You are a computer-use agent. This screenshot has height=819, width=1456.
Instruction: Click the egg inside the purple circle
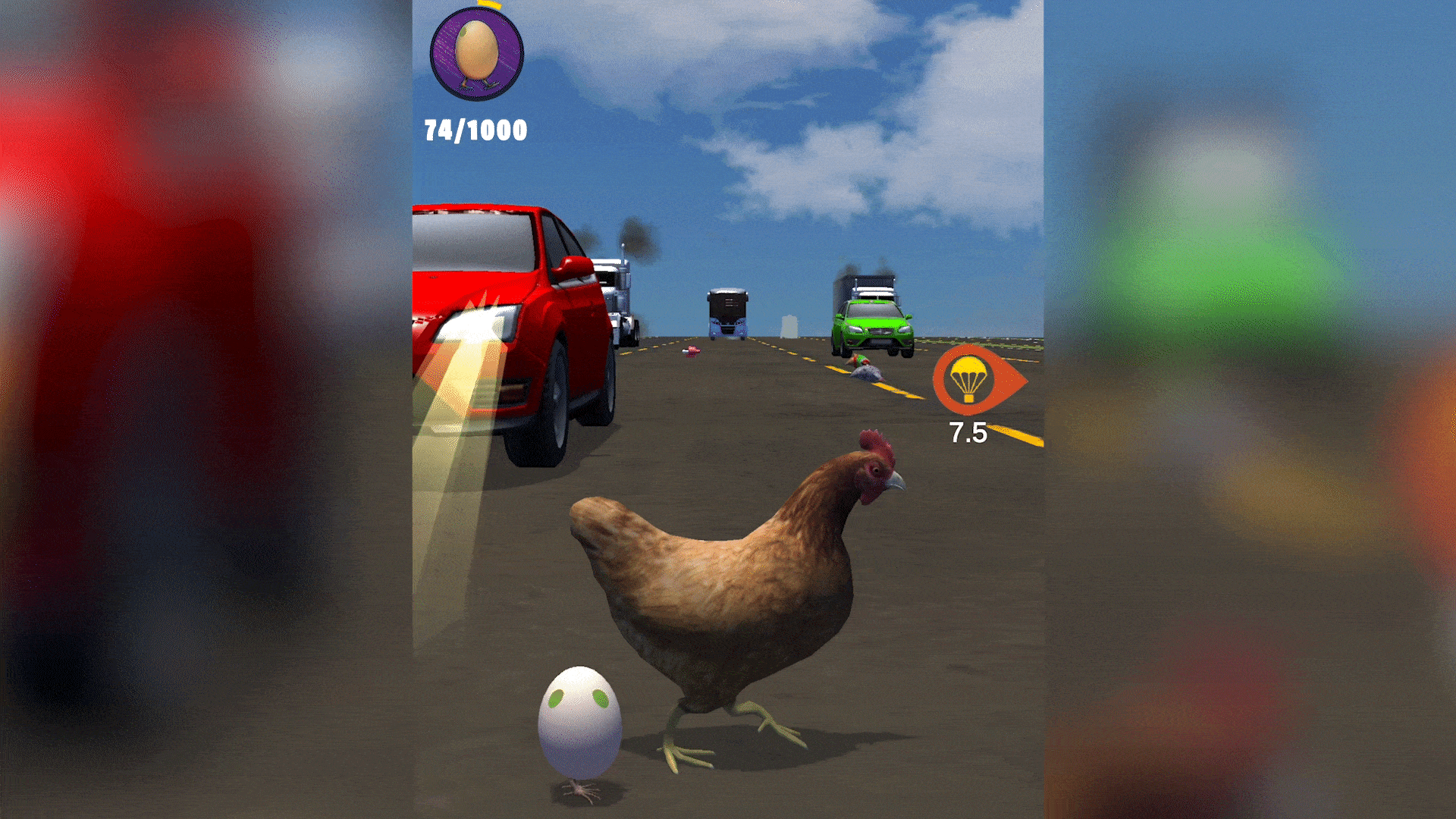pos(476,51)
